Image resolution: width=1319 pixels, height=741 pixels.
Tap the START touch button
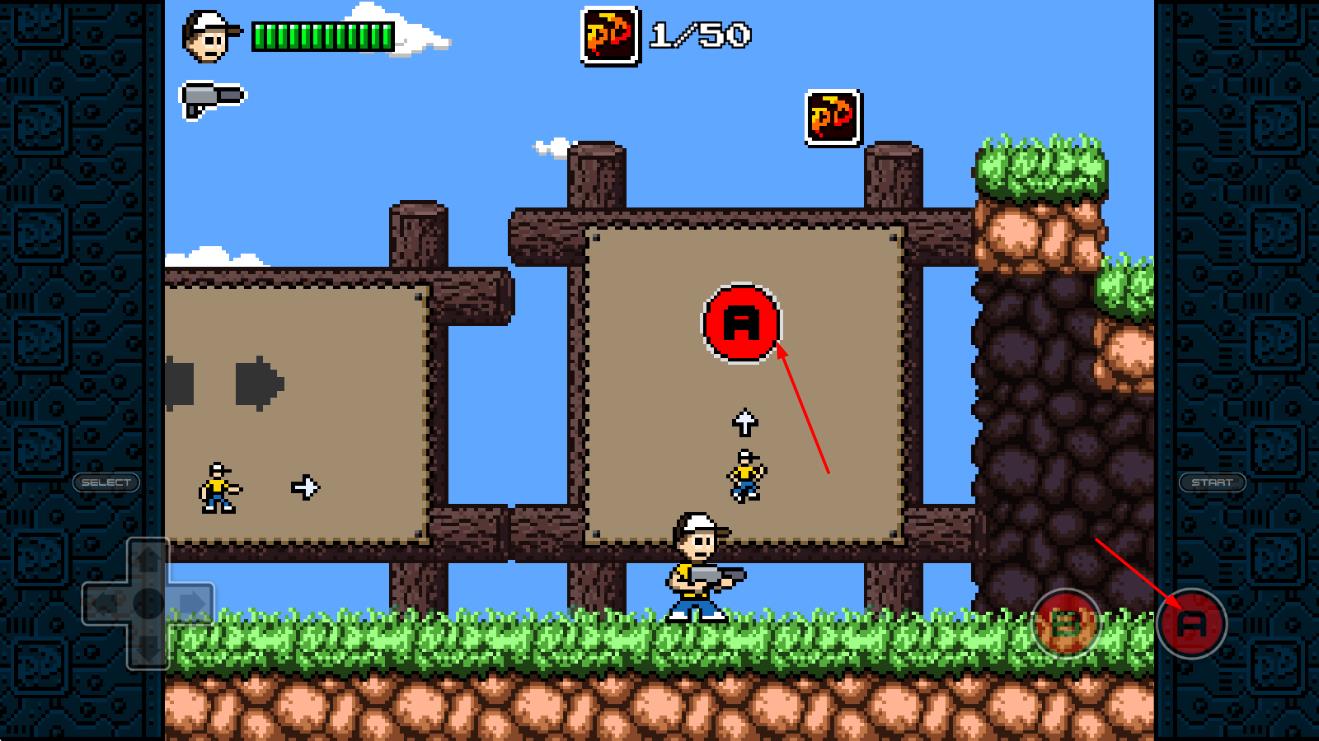(x=1211, y=482)
